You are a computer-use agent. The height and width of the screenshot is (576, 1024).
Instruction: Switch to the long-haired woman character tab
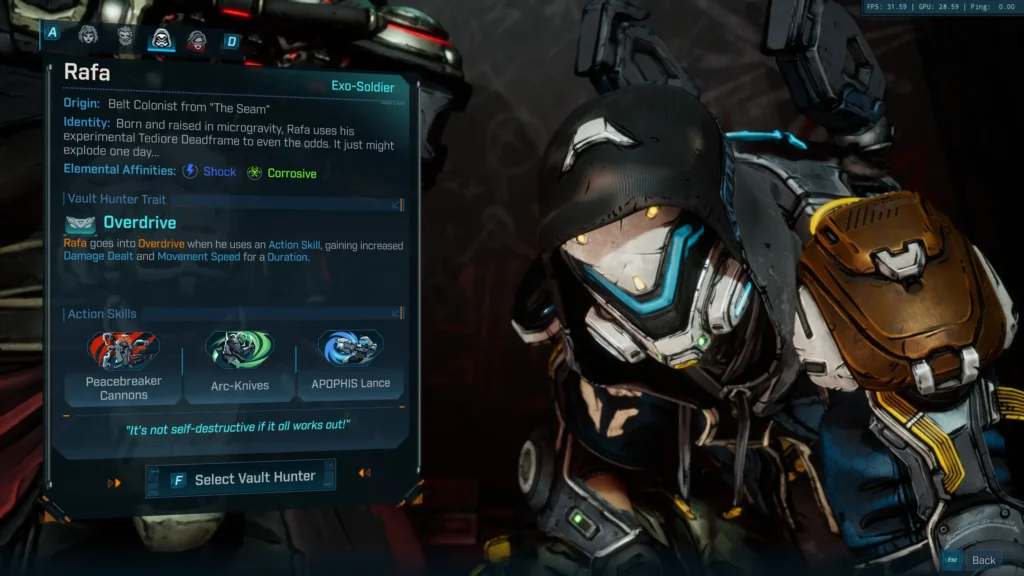click(89, 37)
